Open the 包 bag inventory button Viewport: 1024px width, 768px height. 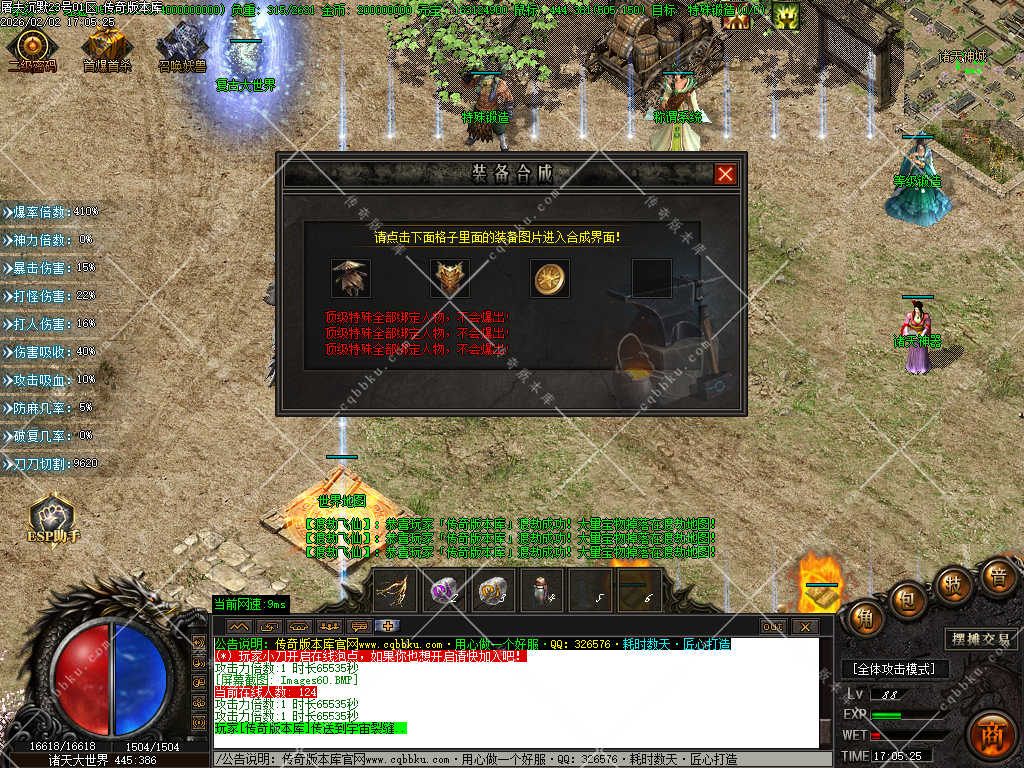pyautogui.click(x=908, y=598)
